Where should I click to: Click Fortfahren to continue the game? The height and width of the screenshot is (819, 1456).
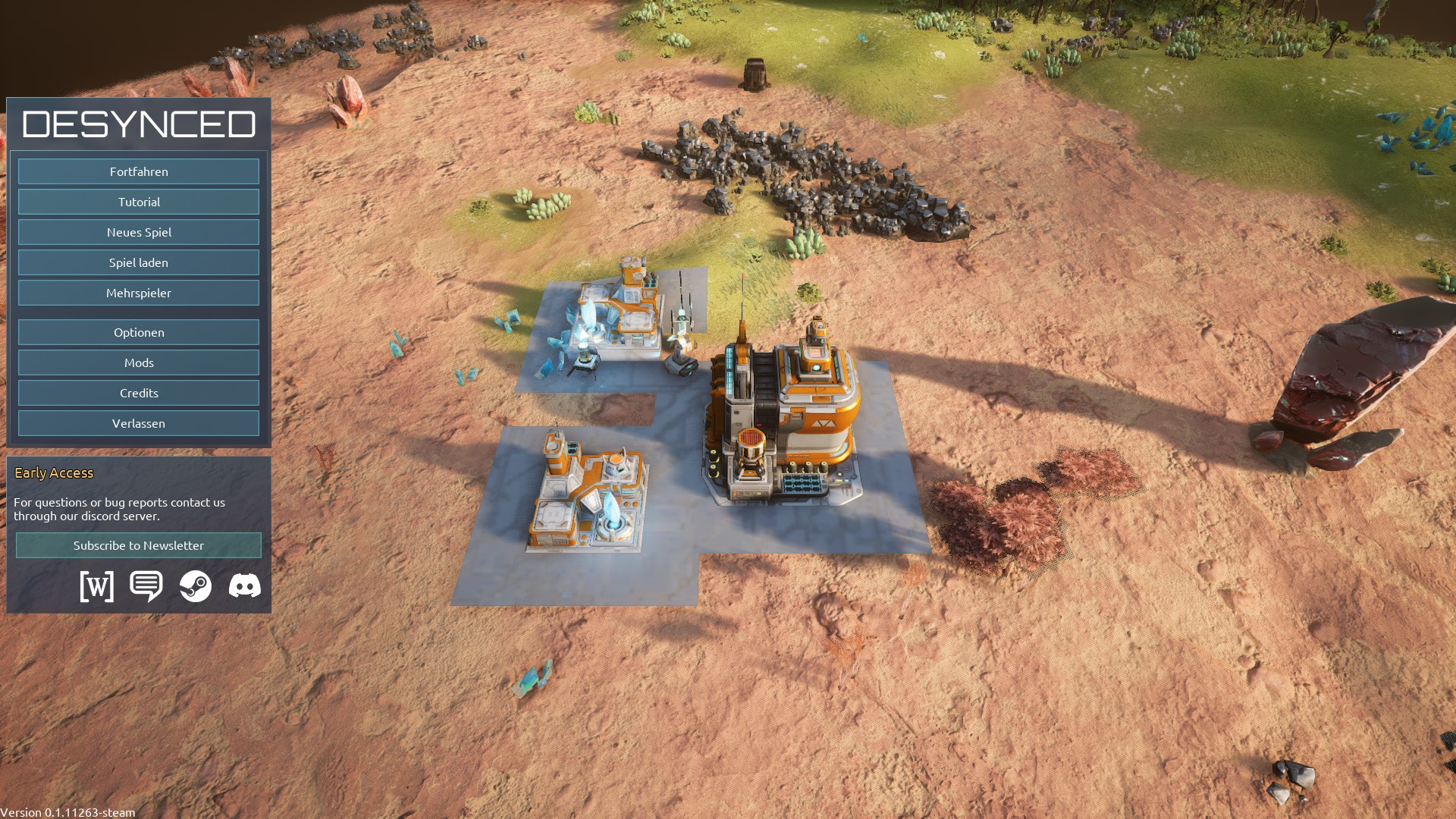tap(139, 171)
